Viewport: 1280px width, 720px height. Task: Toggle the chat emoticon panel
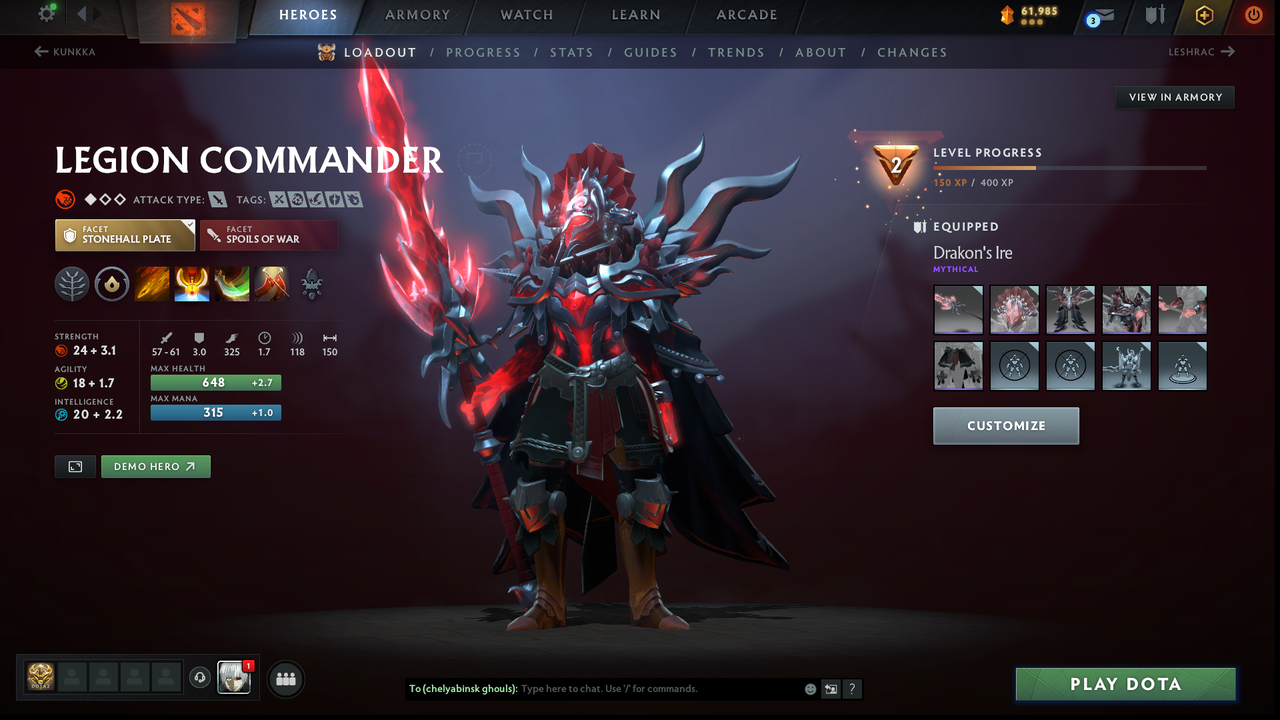pyautogui.click(x=810, y=689)
